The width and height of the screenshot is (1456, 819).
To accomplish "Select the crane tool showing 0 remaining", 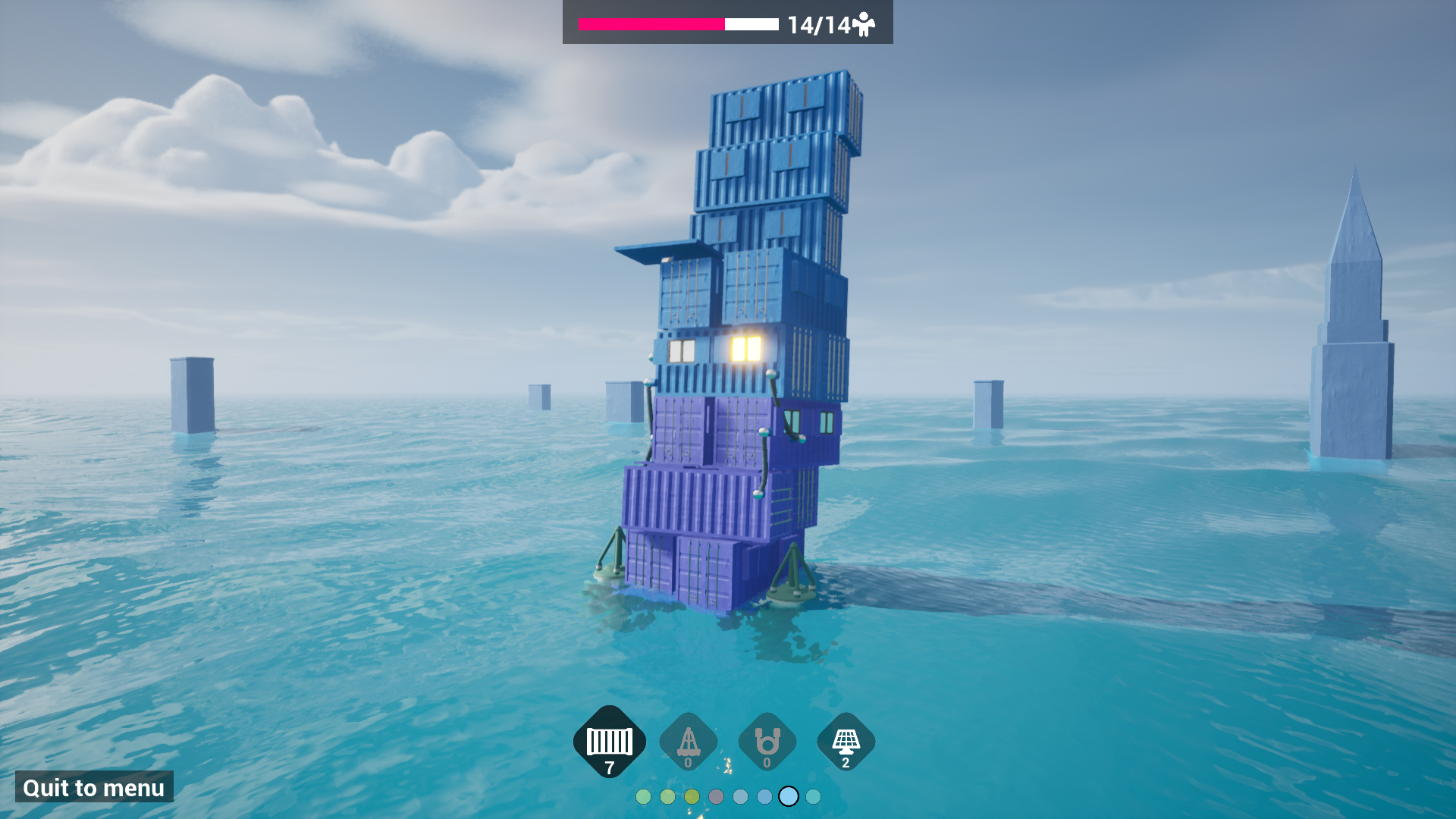I will [689, 739].
